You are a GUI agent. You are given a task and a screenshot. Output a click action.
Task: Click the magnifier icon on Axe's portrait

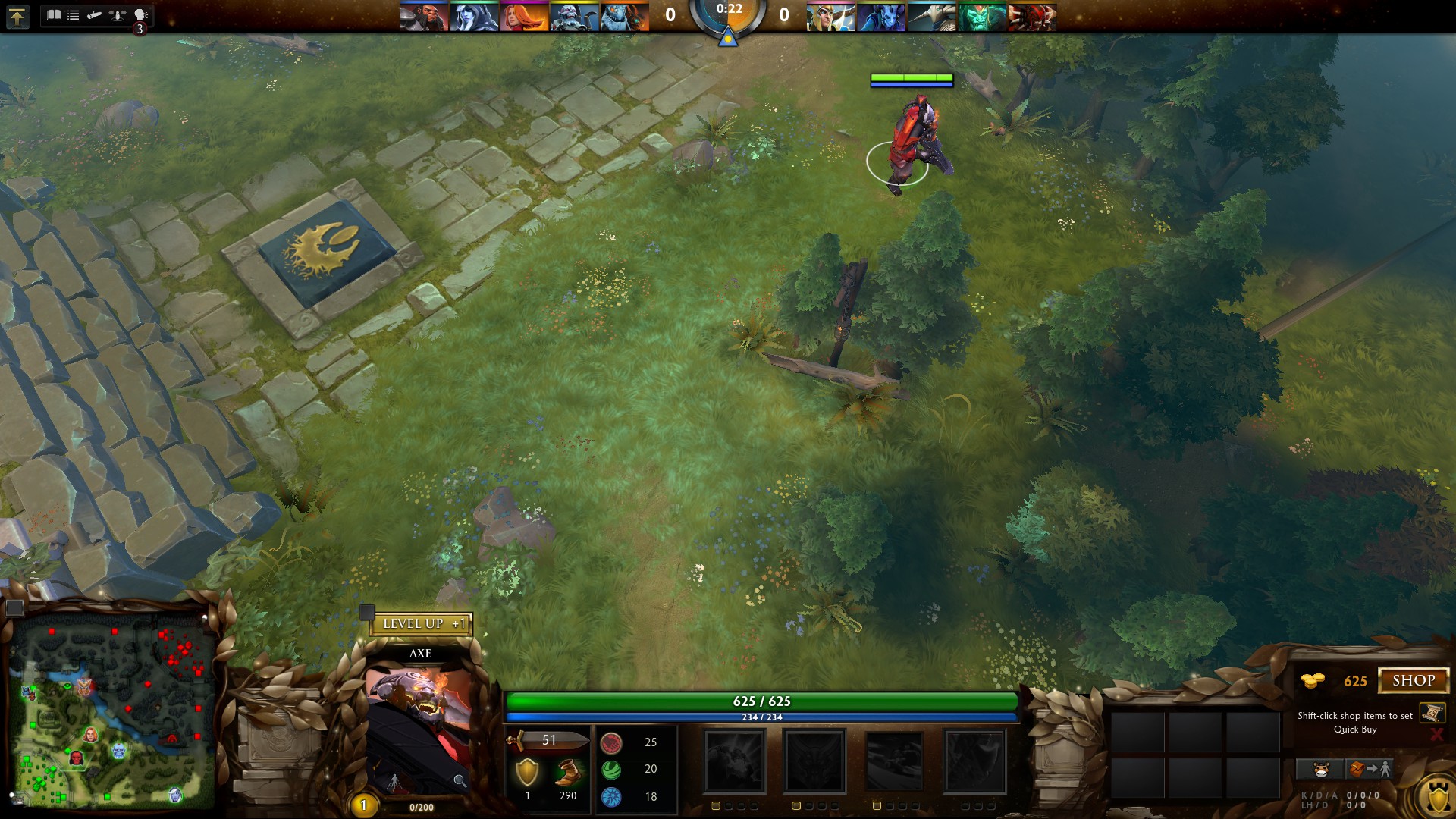click(x=460, y=780)
